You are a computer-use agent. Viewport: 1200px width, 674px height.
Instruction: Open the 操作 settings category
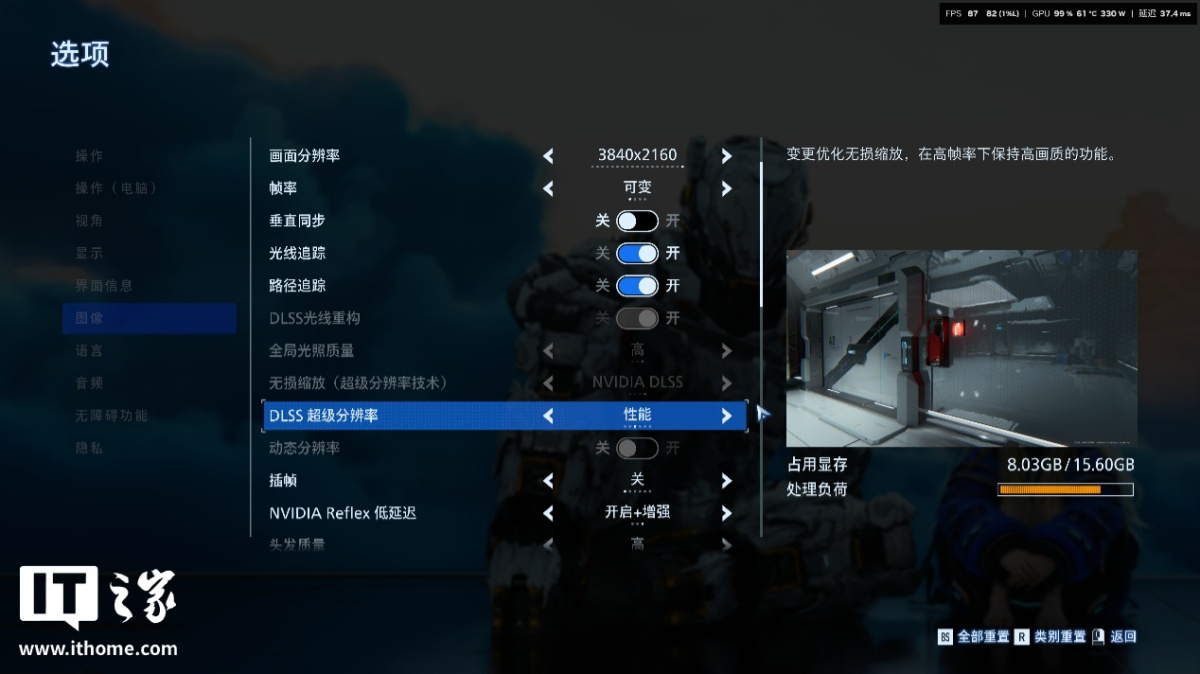coord(89,156)
